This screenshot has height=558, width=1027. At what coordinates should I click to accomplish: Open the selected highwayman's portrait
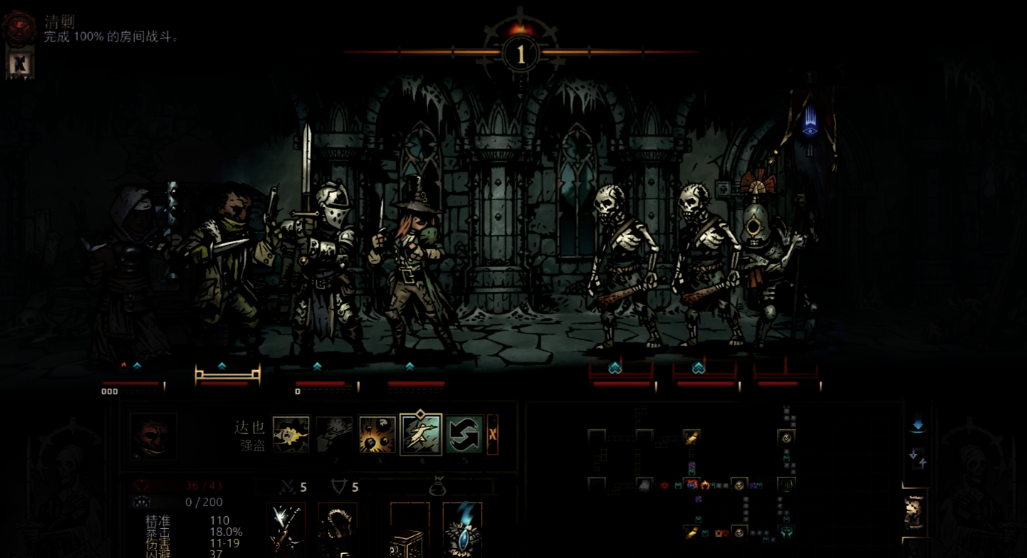(153, 437)
